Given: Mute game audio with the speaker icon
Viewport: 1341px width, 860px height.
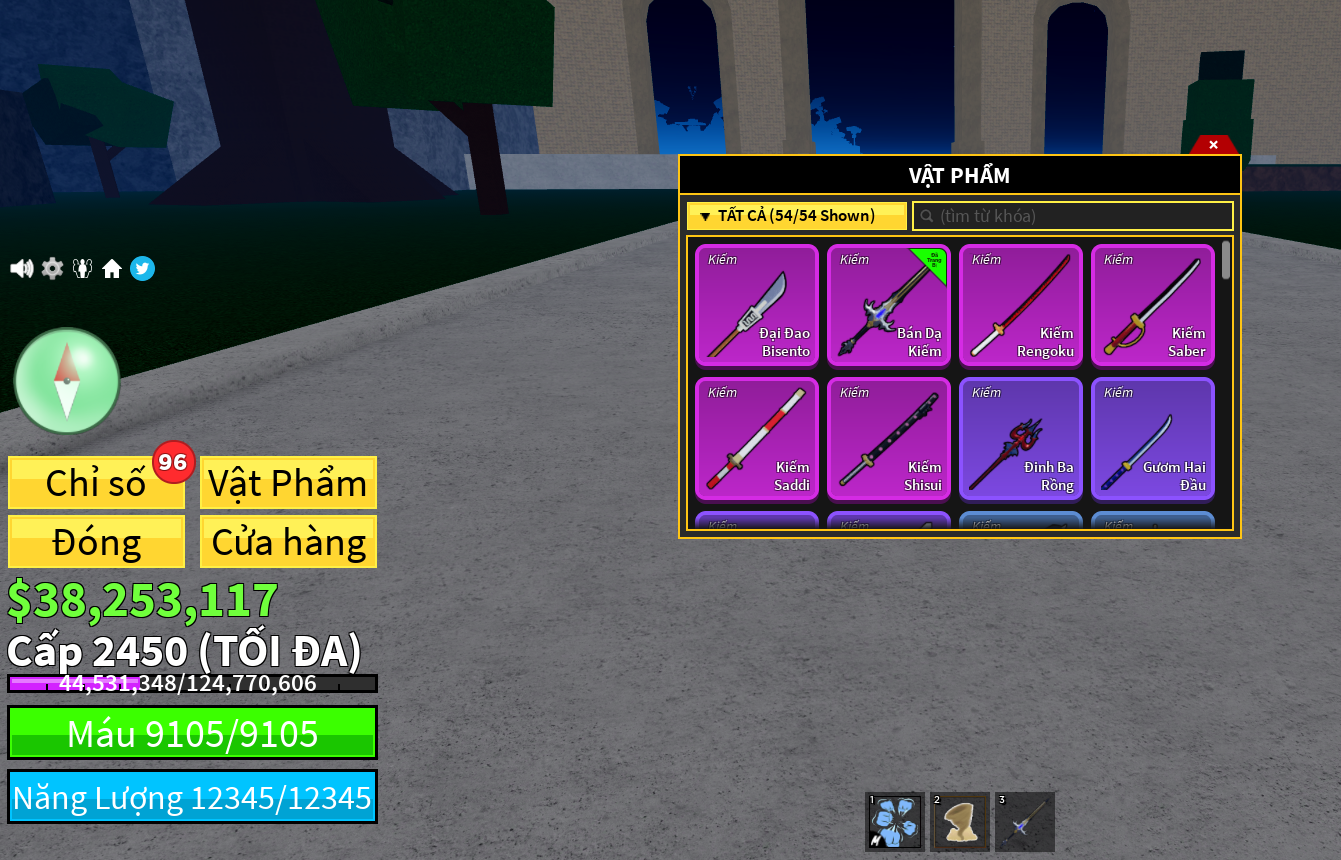Looking at the screenshot, I should [x=21, y=268].
